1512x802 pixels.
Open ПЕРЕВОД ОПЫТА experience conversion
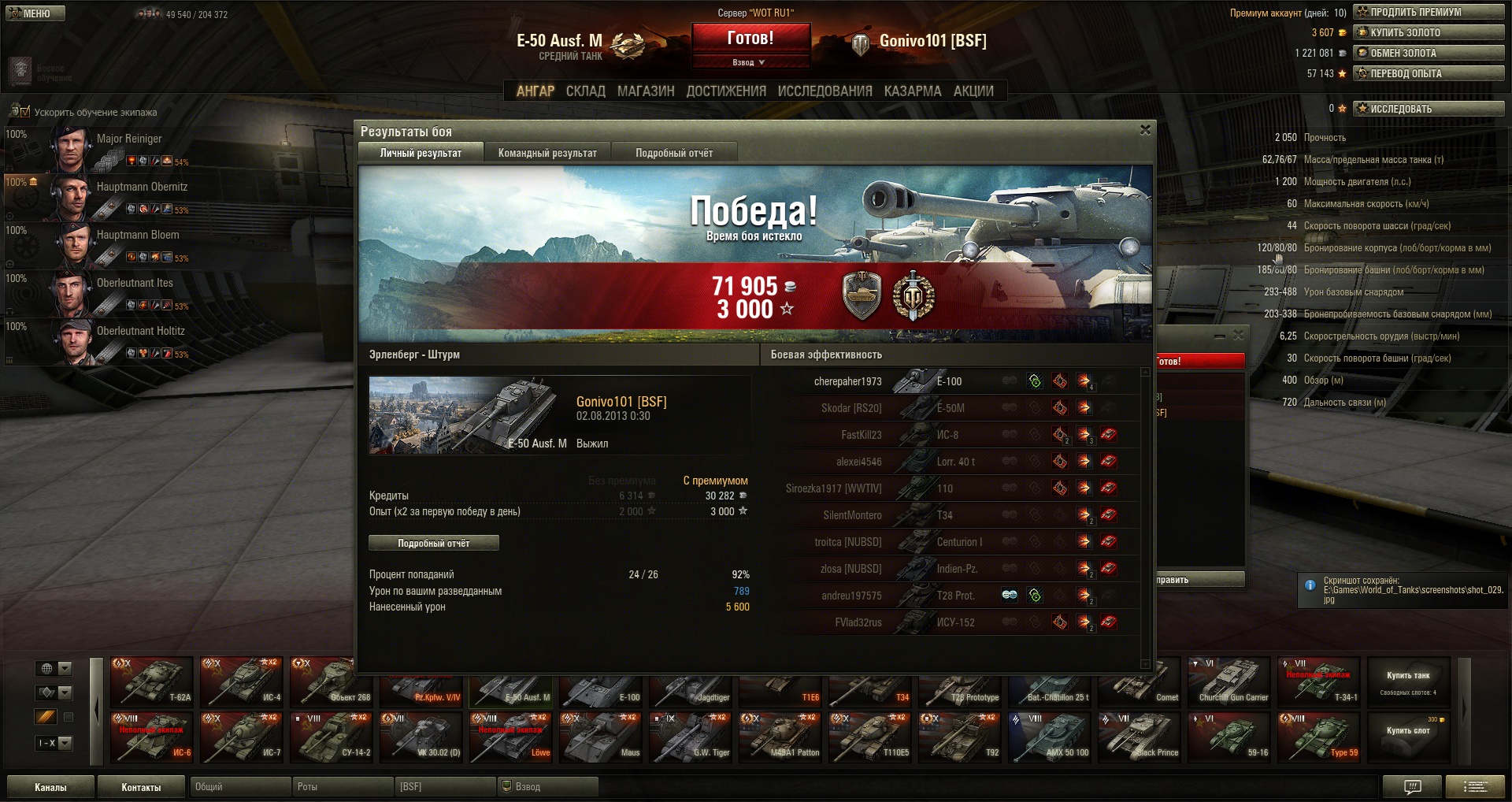[x=1428, y=73]
